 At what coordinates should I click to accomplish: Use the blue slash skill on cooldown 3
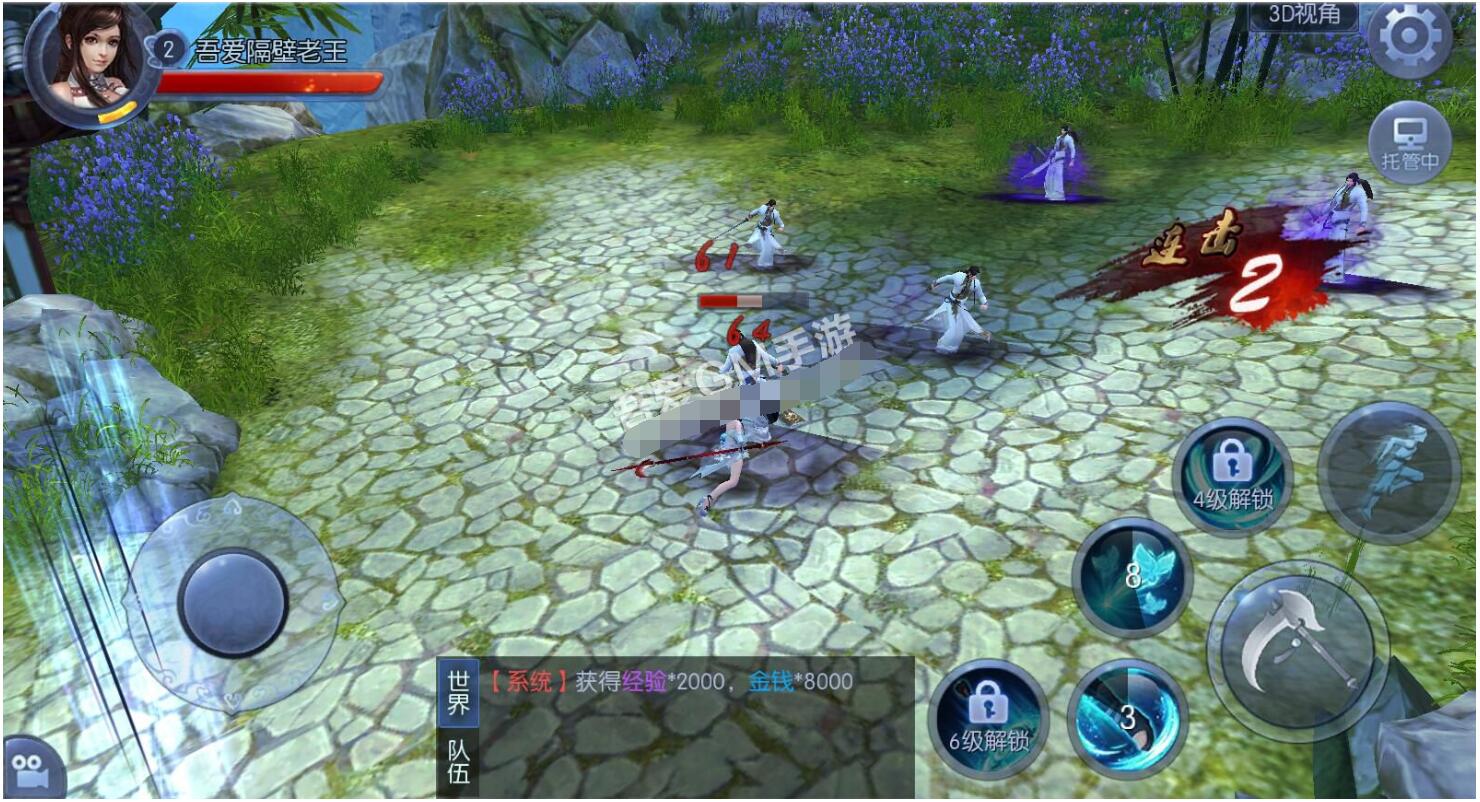click(x=1128, y=718)
